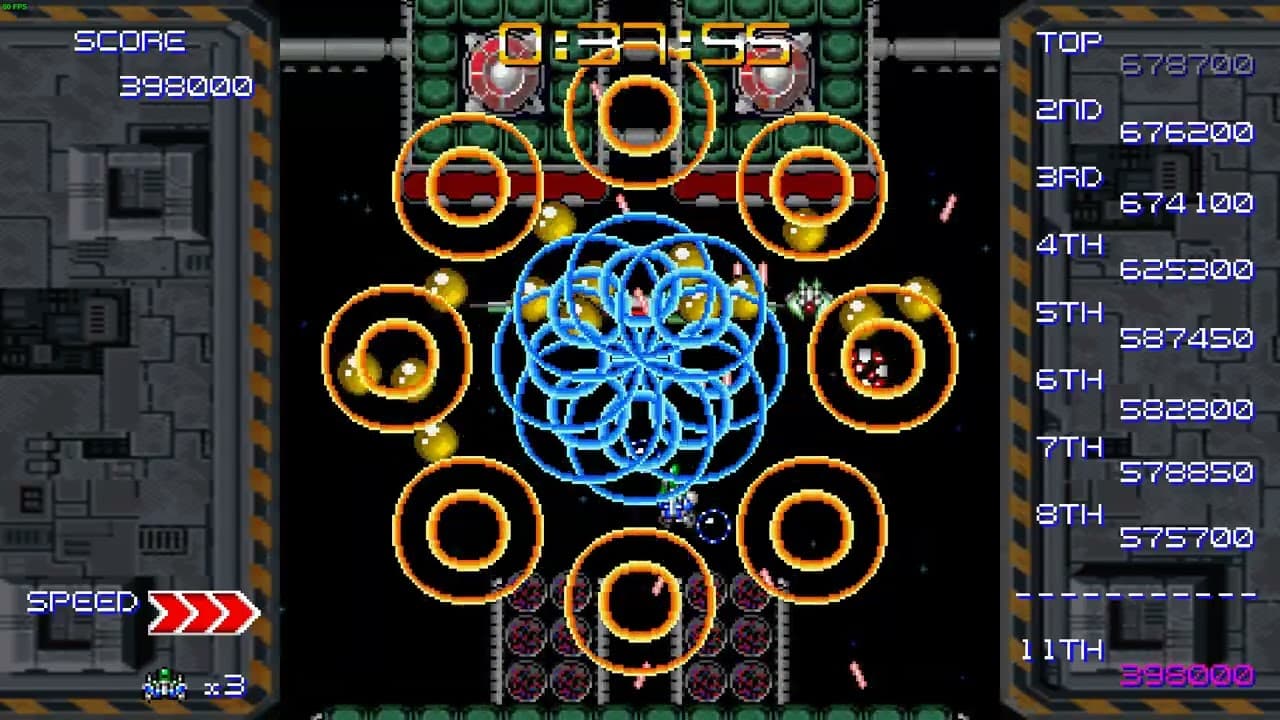
Task: Click the 0:37:55 timer display
Action: point(640,40)
